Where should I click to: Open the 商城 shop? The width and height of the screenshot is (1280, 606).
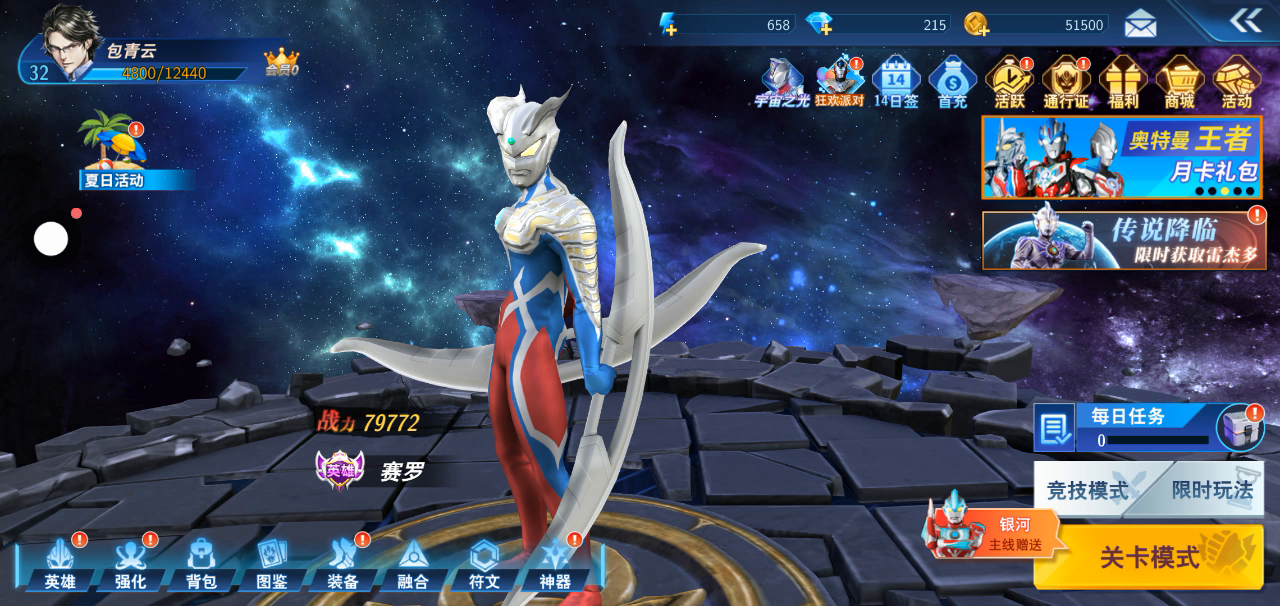[1180, 82]
